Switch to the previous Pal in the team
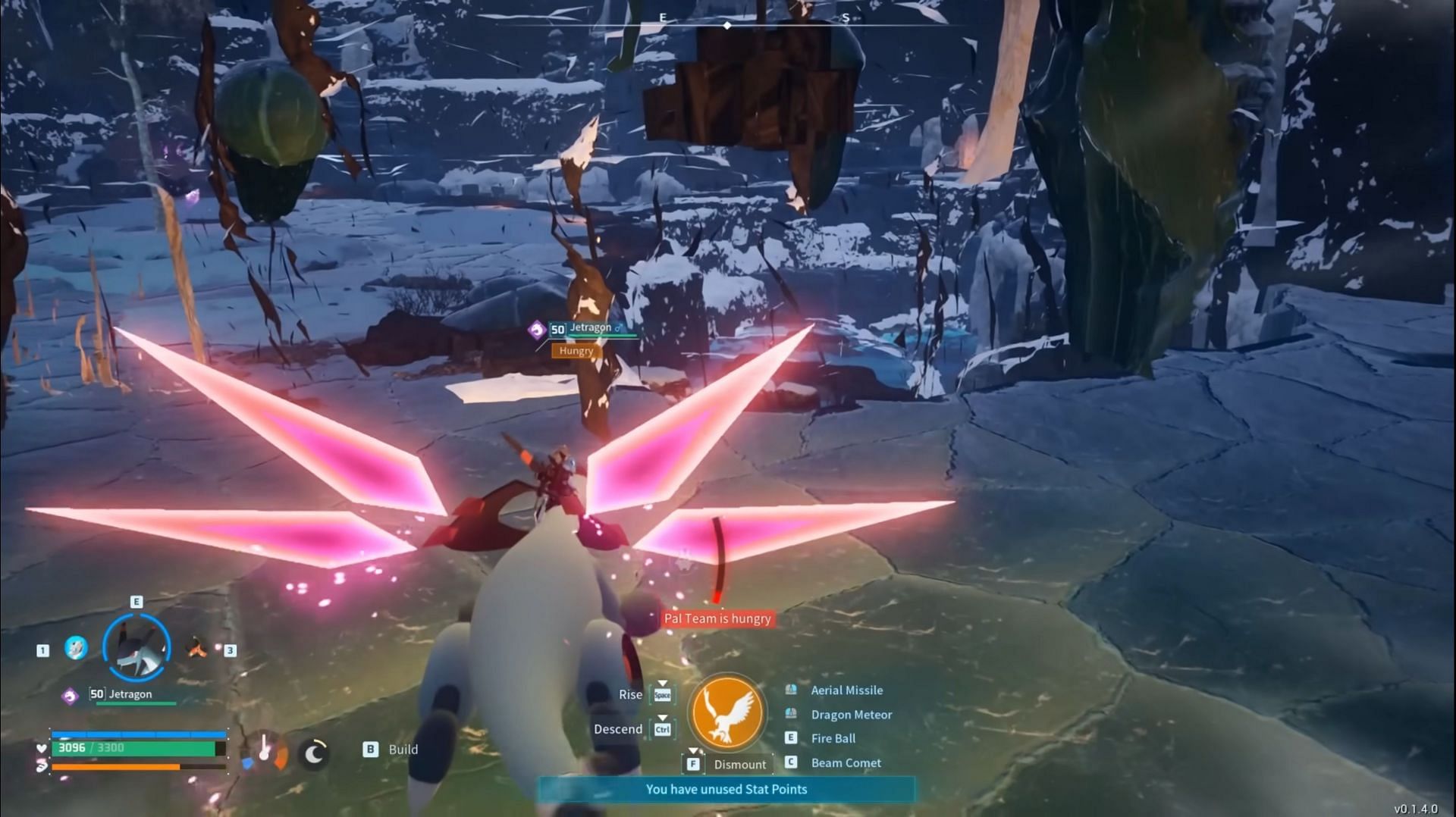This screenshot has height=817, width=1456. point(75,648)
